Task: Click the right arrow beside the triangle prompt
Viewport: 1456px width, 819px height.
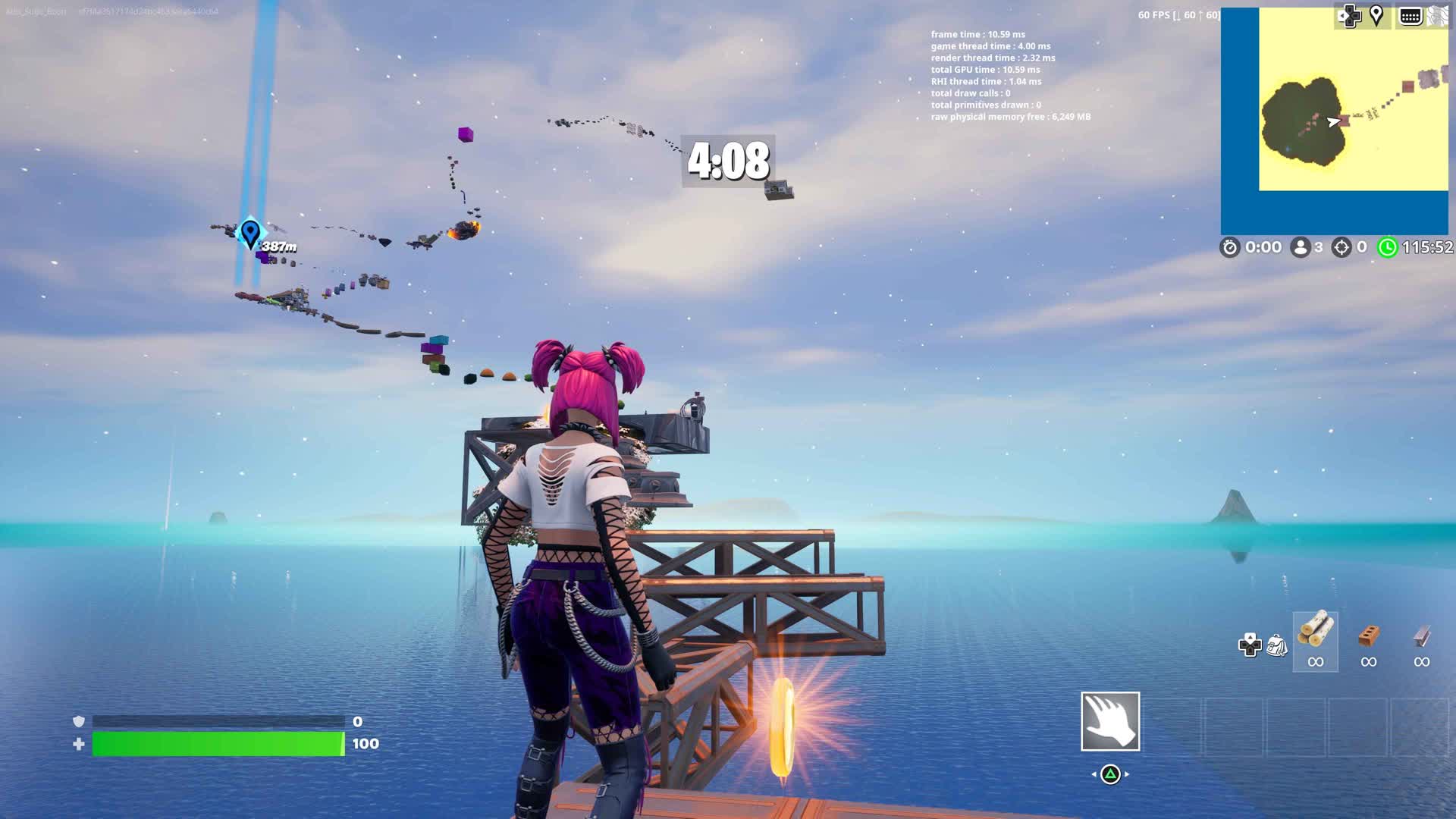Action: coord(1127,773)
